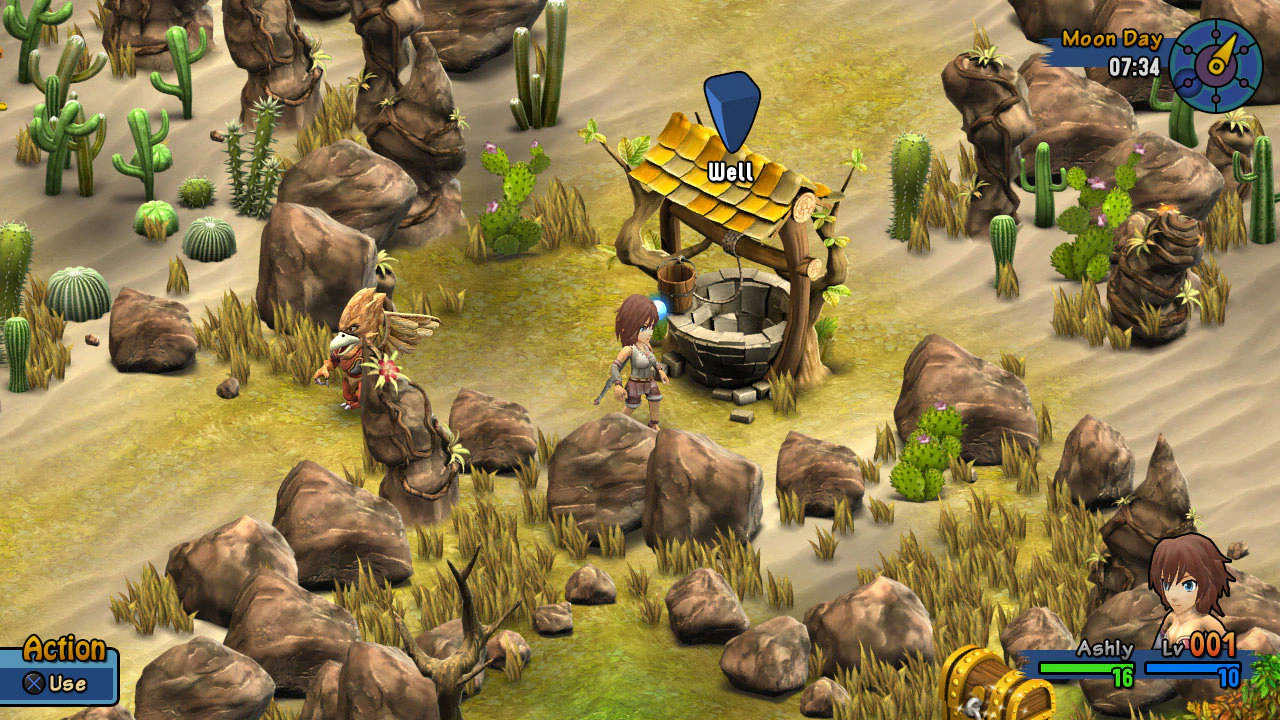Click the Moon Day banner icon
The height and width of the screenshot is (720, 1280).
(1110, 40)
